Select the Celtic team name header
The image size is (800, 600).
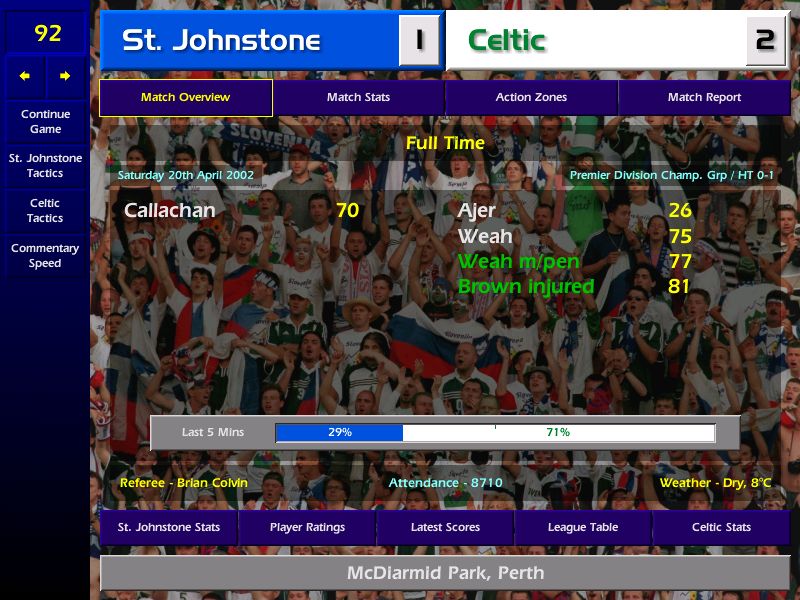tap(507, 41)
